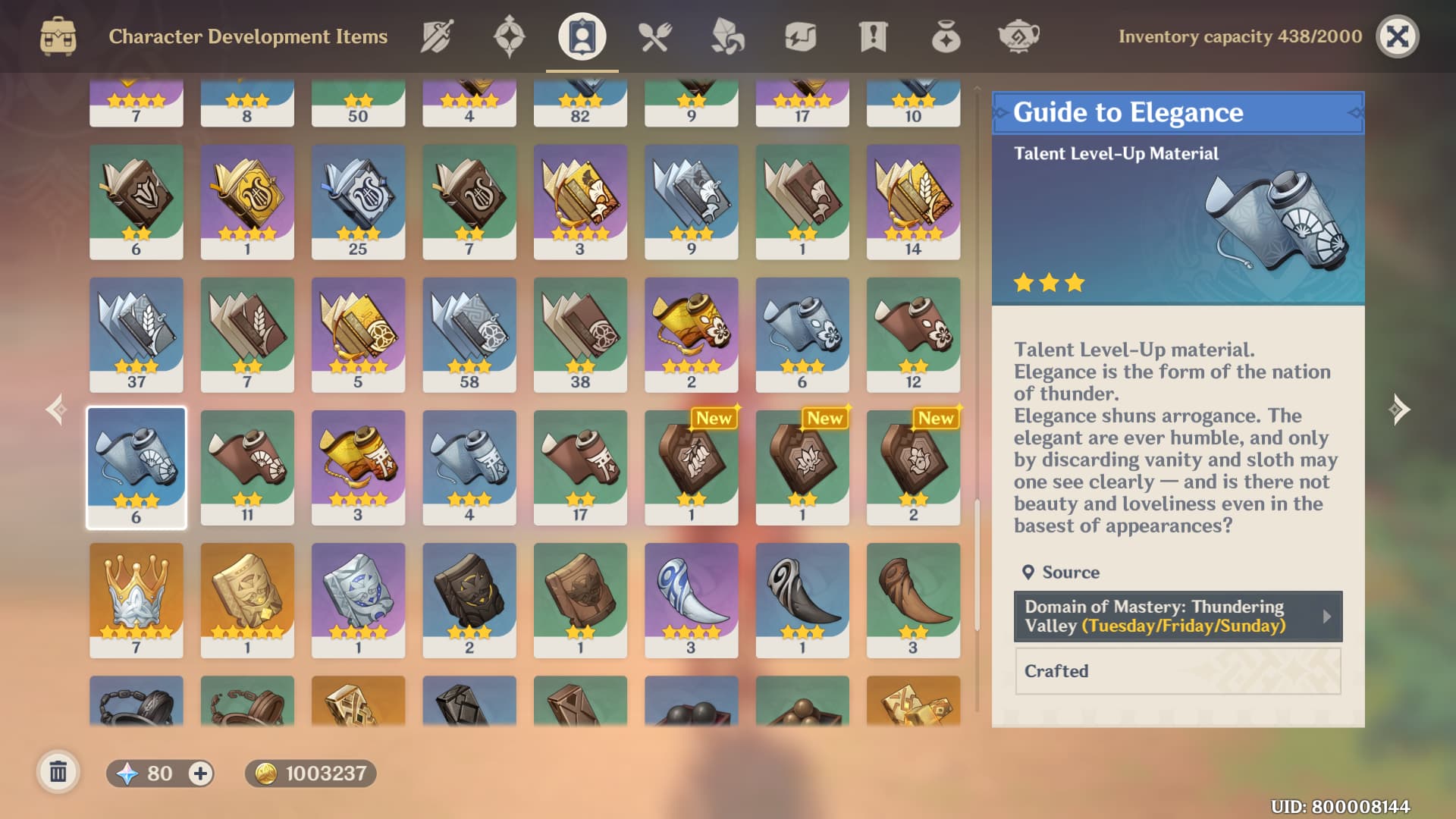
Task: Open the trash can delete mode
Action: pos(58,773)
